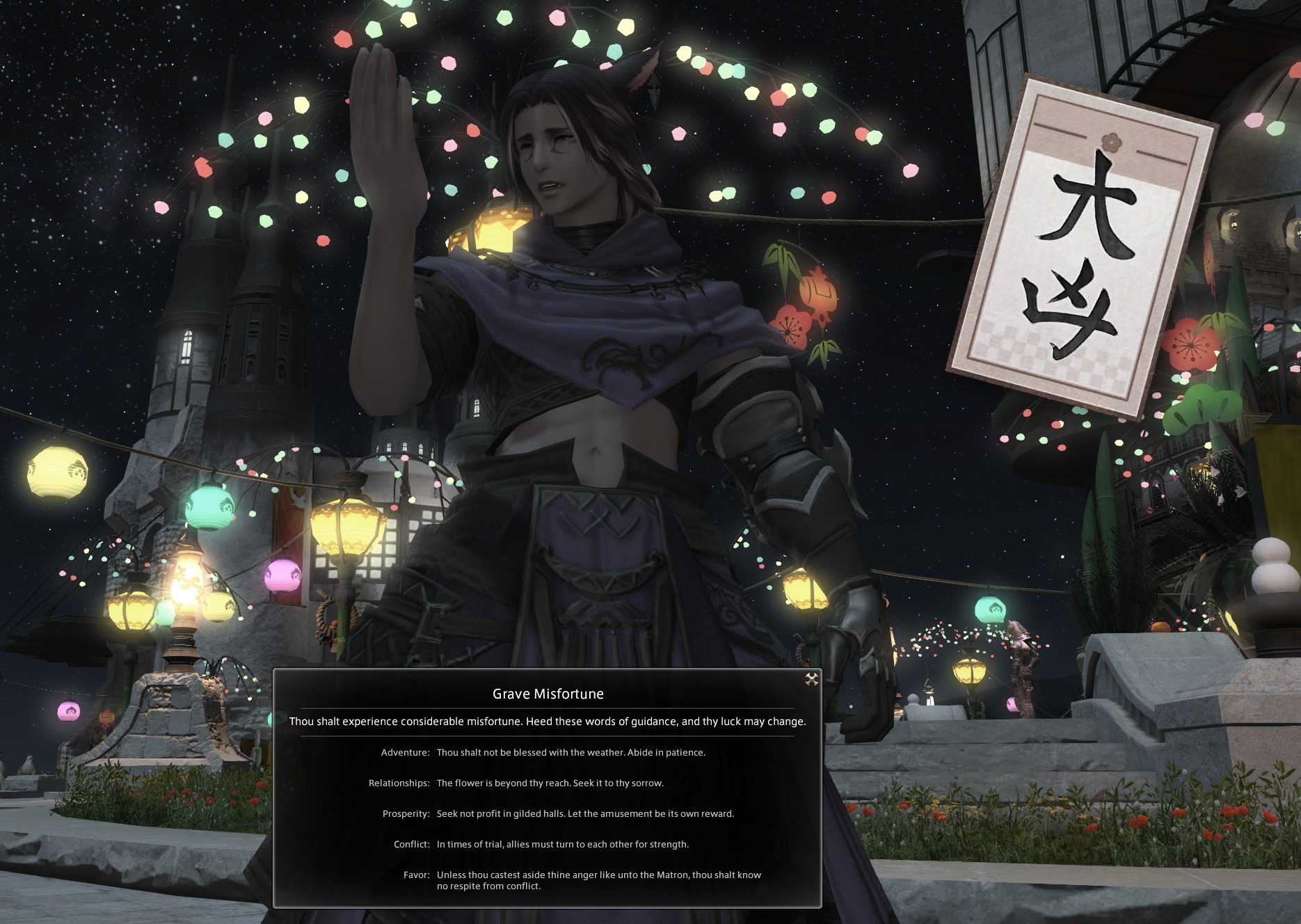The height and width of the screenshot is (924, 1301).
Task: Close the Grave Misfortune fortune window
Action: (811, 680)
